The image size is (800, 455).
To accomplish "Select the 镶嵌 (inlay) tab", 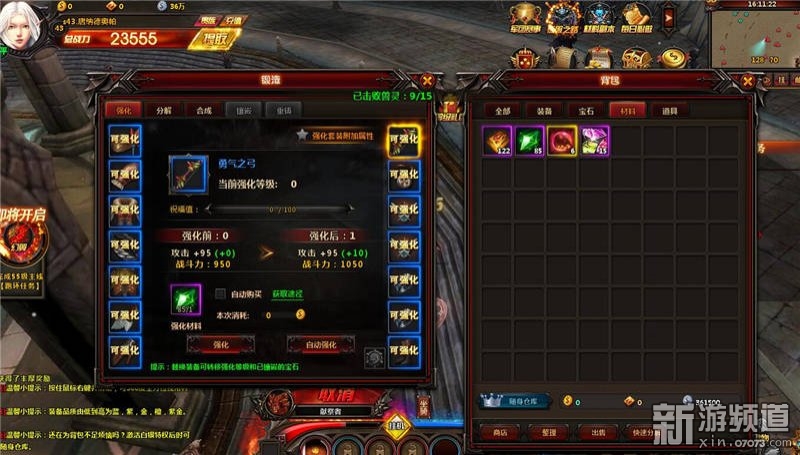I will tap(244, 110).
